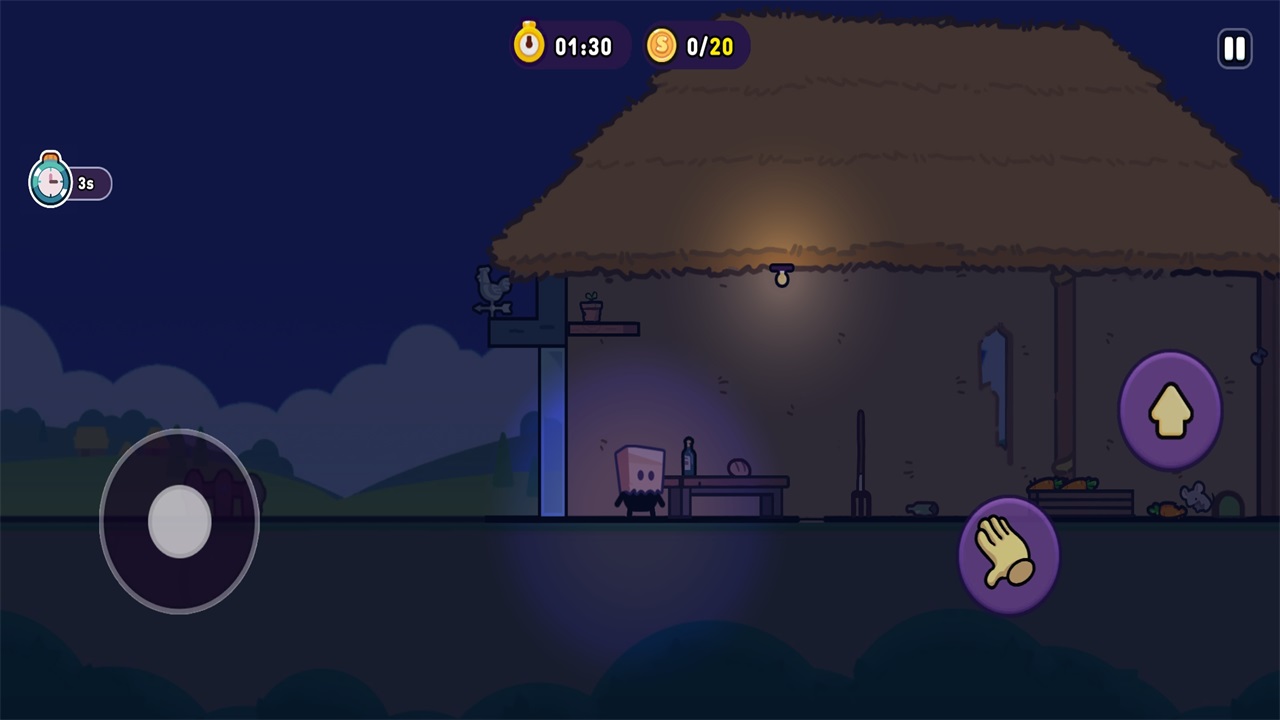
Task: Activate the stopwatch 3s power-up icon
Action: click(51, 182)
